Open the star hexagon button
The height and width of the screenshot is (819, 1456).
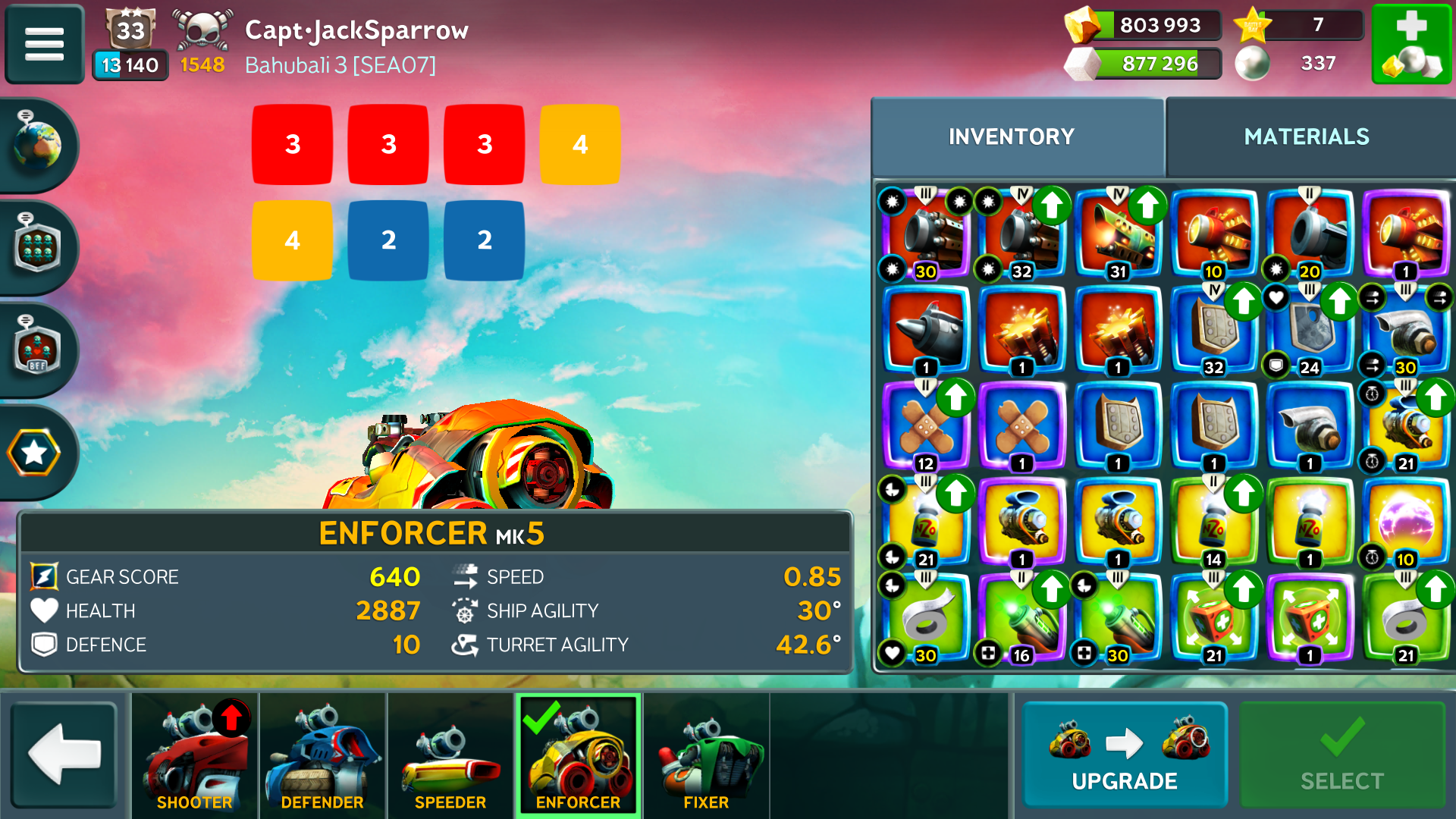pyautogui.click(x=34, y=453)
